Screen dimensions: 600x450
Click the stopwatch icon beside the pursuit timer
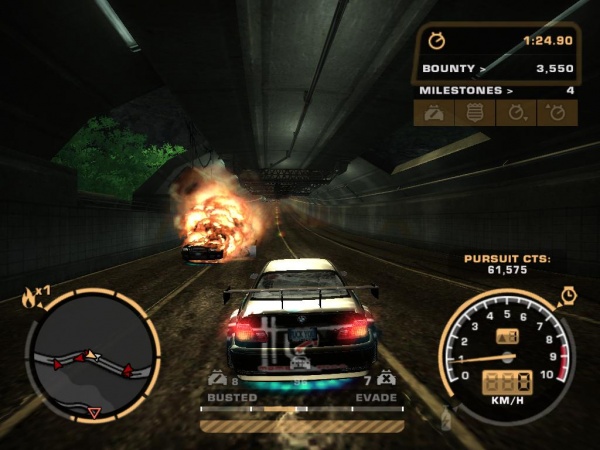(437, 41)
